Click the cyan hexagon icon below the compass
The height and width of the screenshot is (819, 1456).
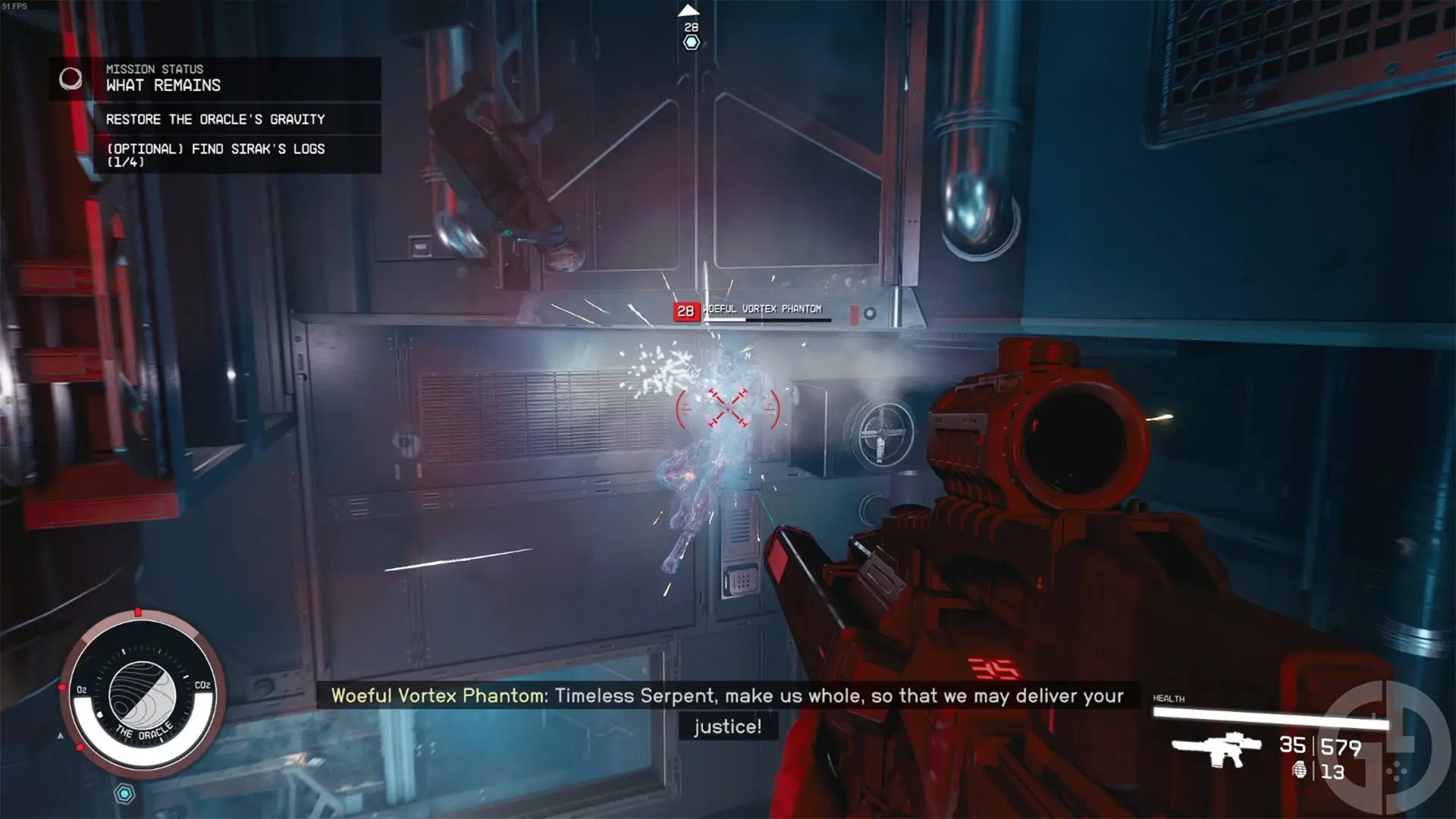click(124, 792)
